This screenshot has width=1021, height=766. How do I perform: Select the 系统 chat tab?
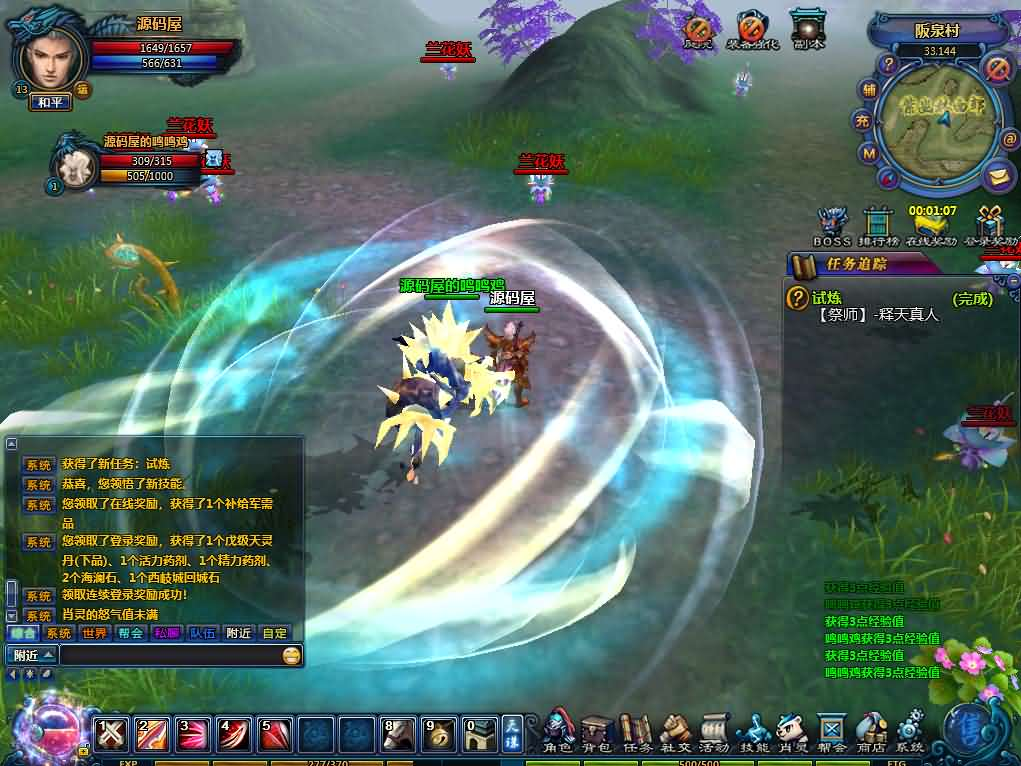59,633
